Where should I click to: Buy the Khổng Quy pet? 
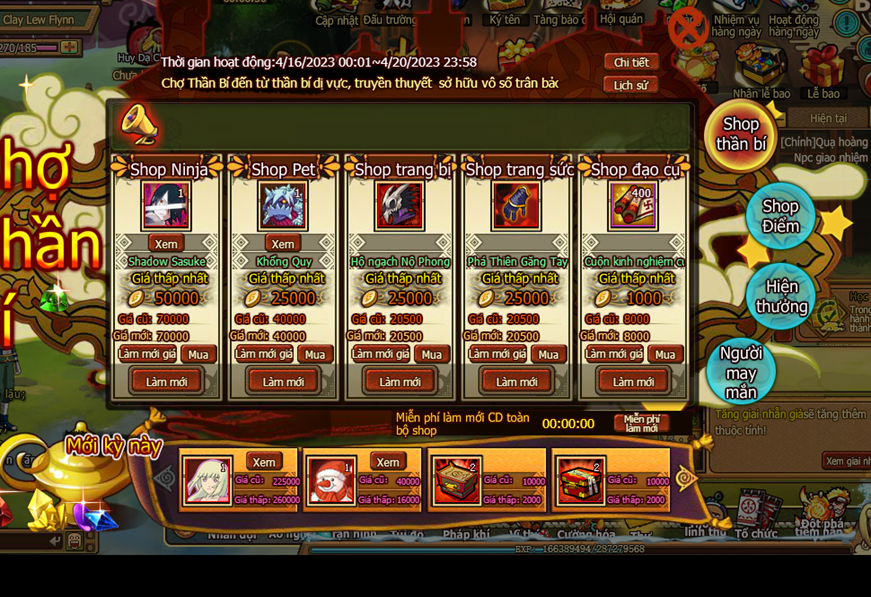315,354
